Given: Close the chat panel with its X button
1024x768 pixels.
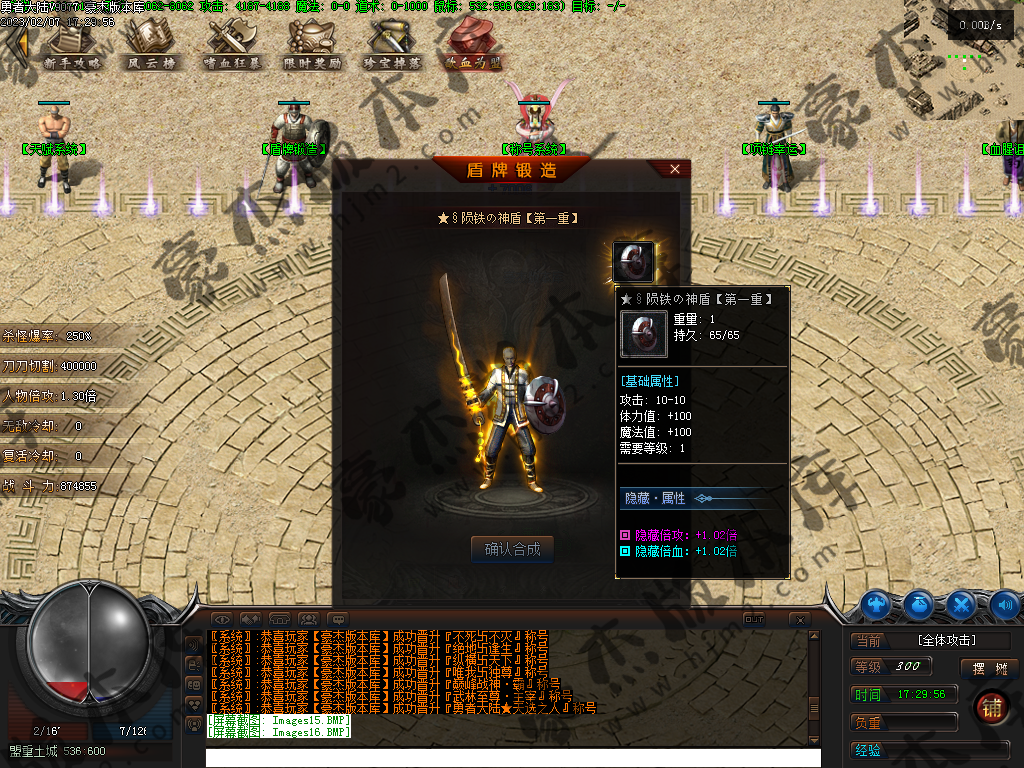Looking at the screenshot, I should click(x=799, y=620).
